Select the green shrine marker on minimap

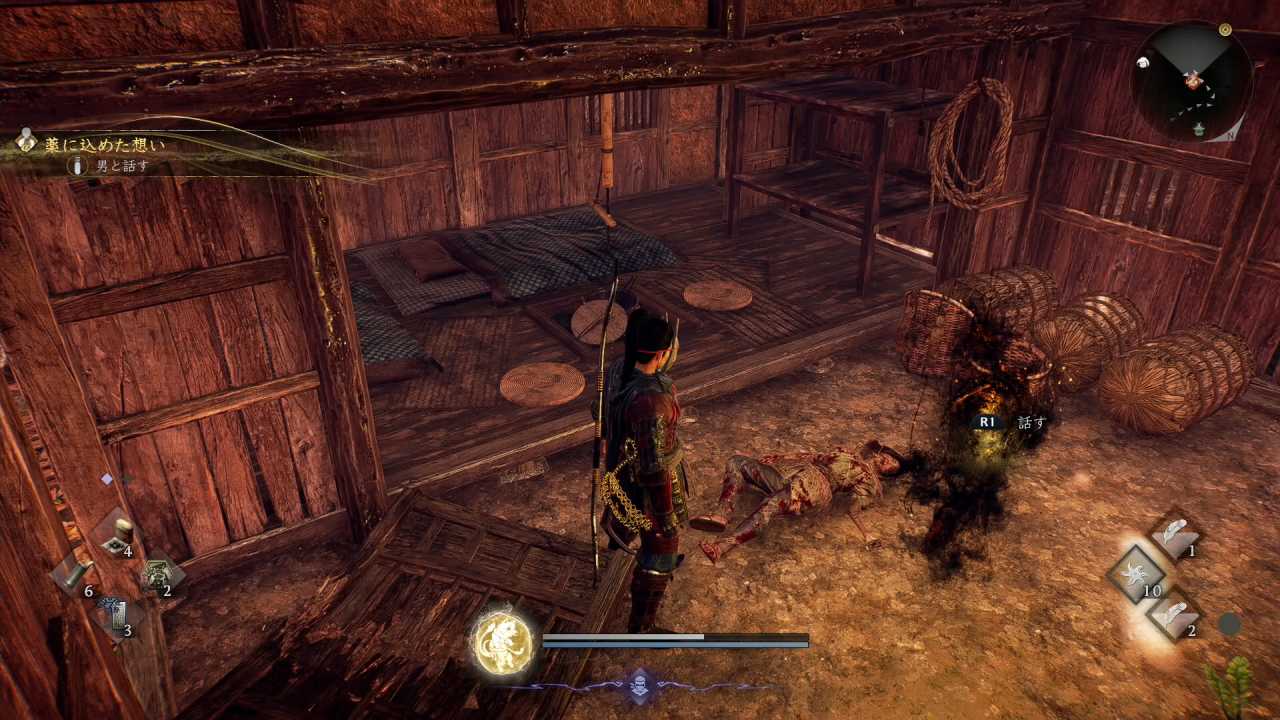(1200, 128)
